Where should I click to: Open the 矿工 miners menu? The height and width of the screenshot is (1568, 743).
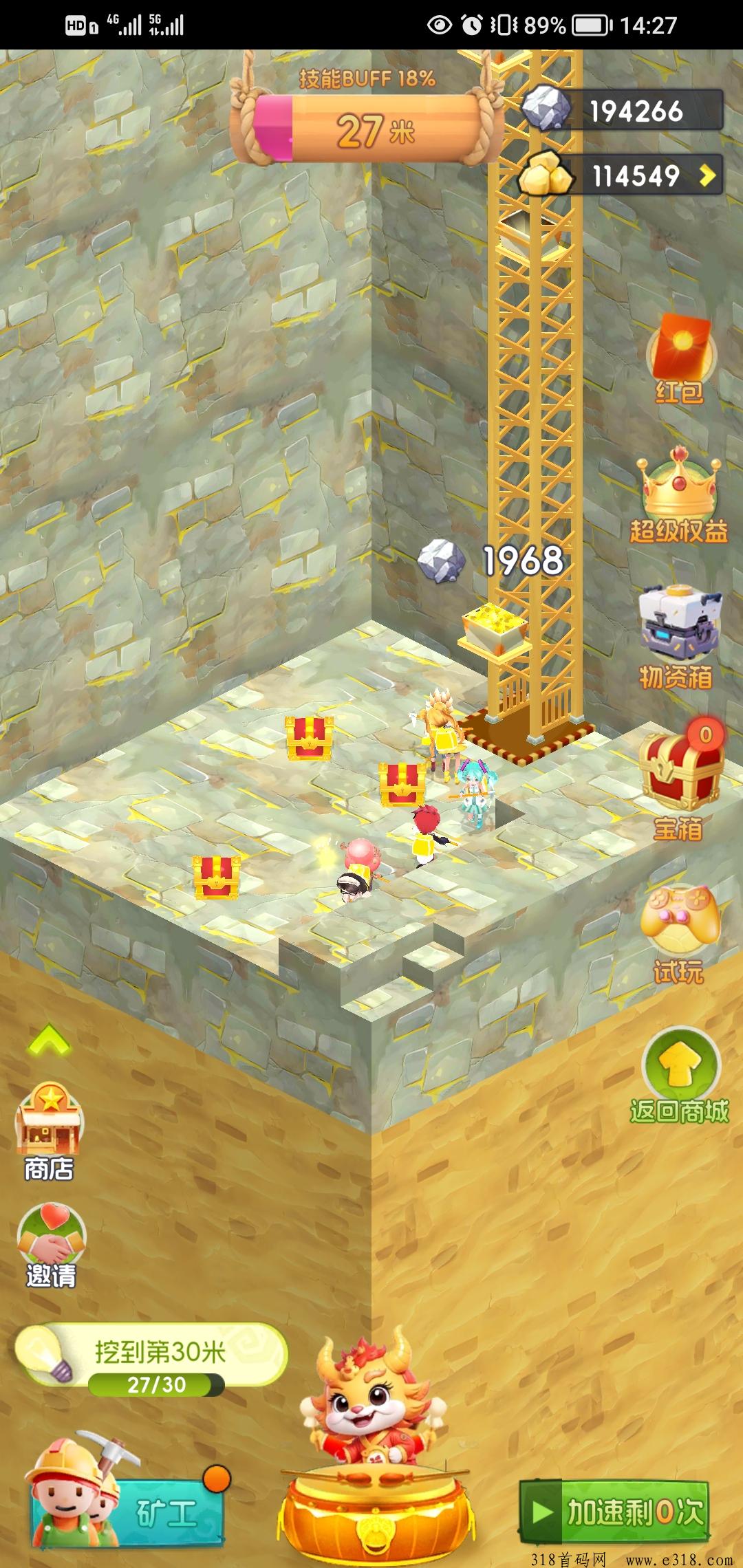pyautogui.click(x=127, y=1512)
